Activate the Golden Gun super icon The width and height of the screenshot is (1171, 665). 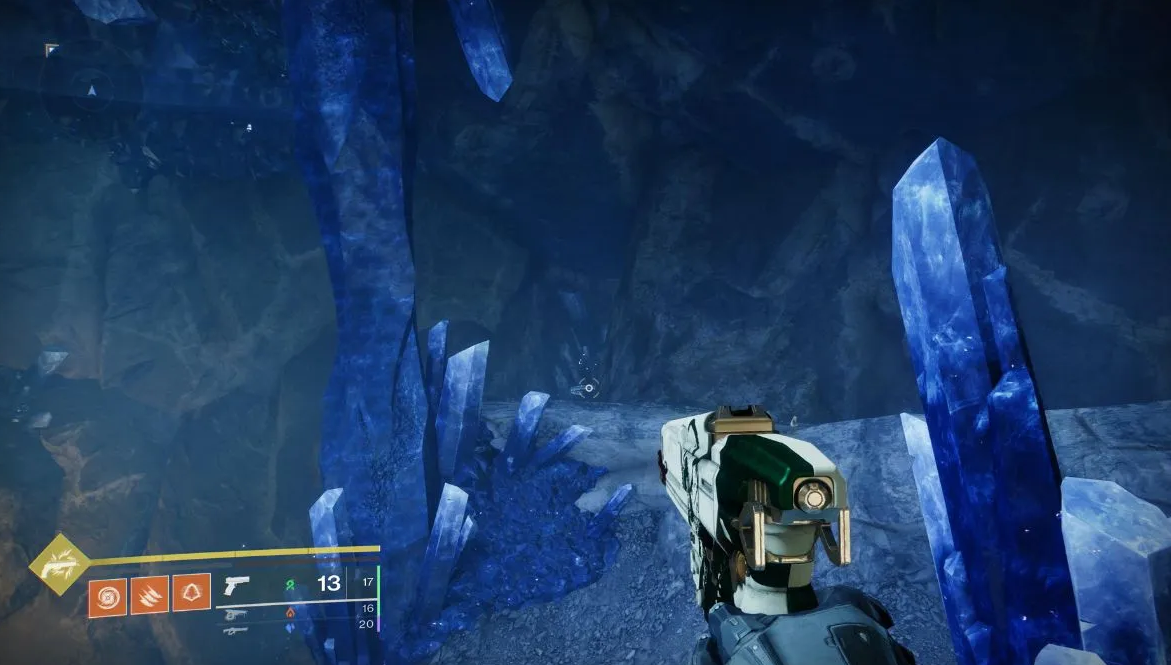pos(59,566)
